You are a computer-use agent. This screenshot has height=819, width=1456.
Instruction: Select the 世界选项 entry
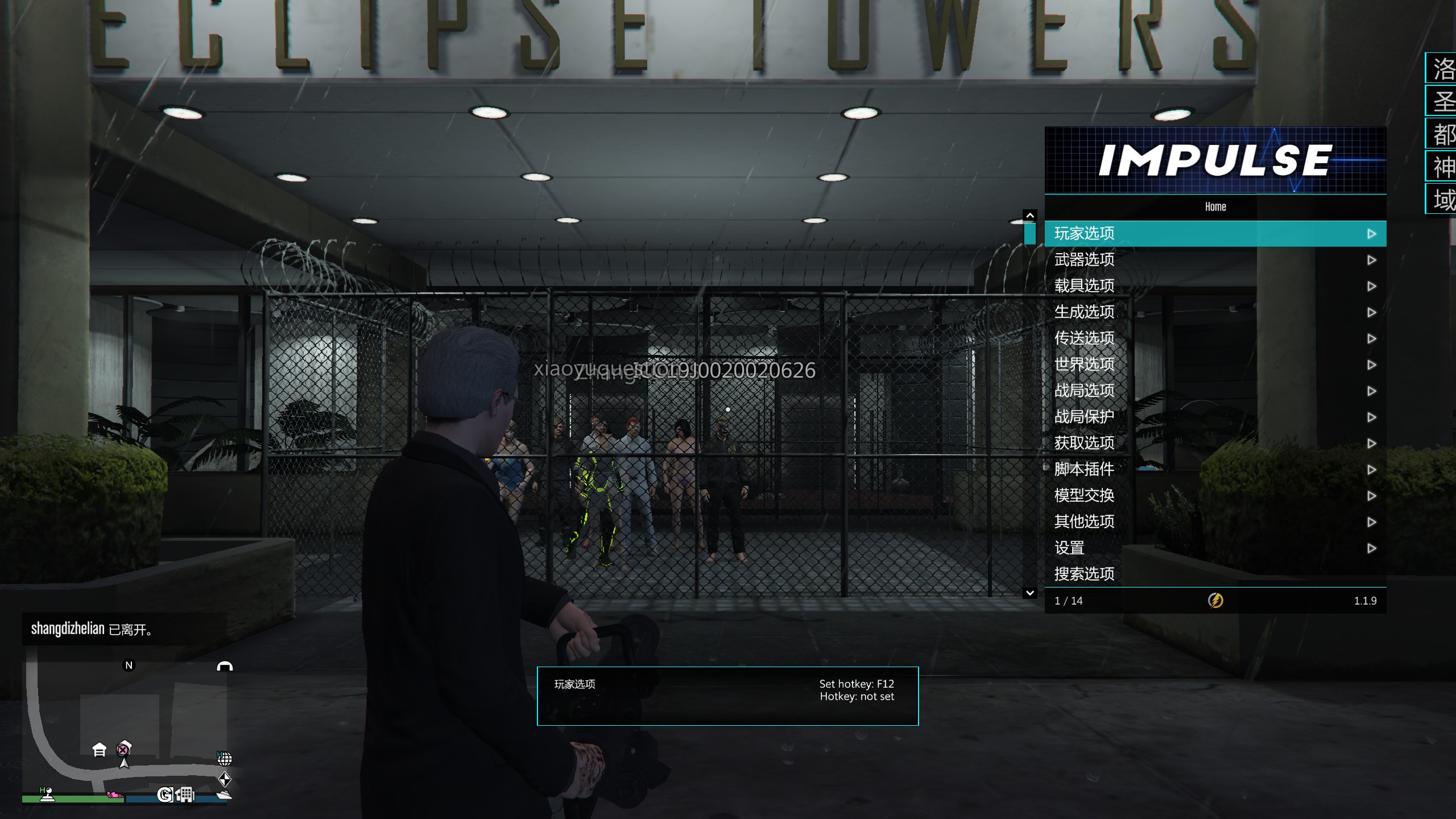(1215, 365)
